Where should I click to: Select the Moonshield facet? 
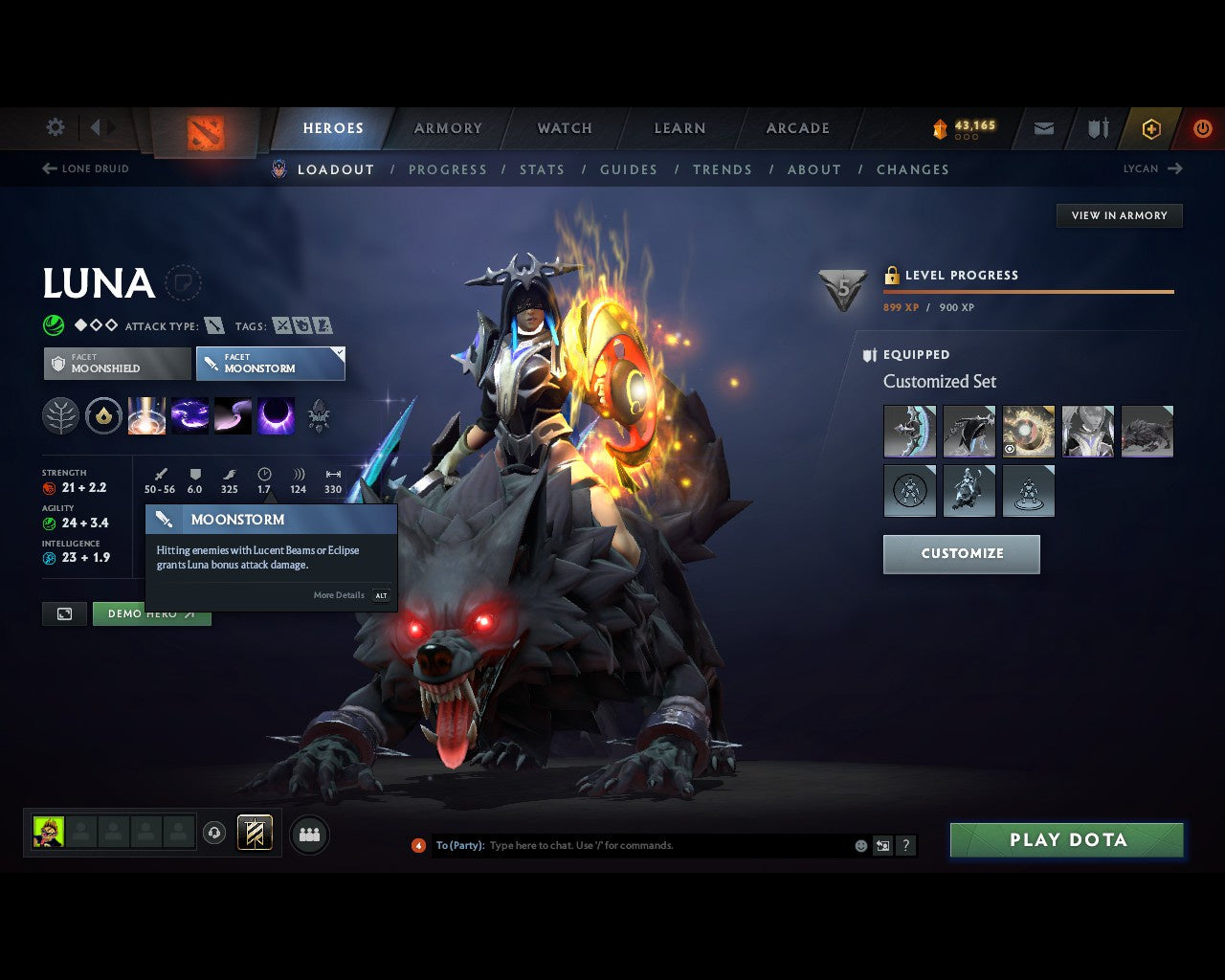pos(117,364)
